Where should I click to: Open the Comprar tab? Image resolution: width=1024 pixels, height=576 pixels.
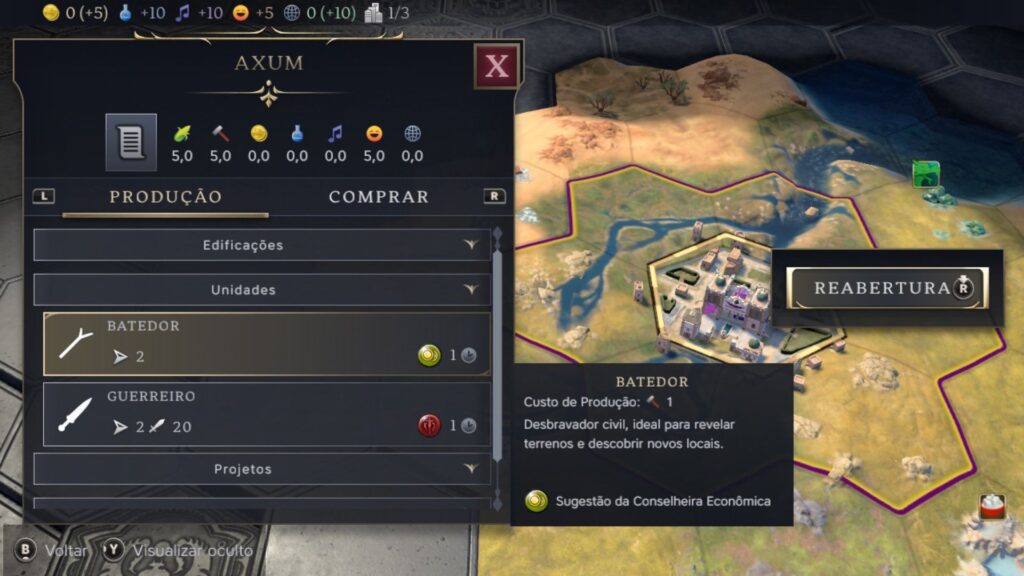pyautogui.click(x=378, y=197)
